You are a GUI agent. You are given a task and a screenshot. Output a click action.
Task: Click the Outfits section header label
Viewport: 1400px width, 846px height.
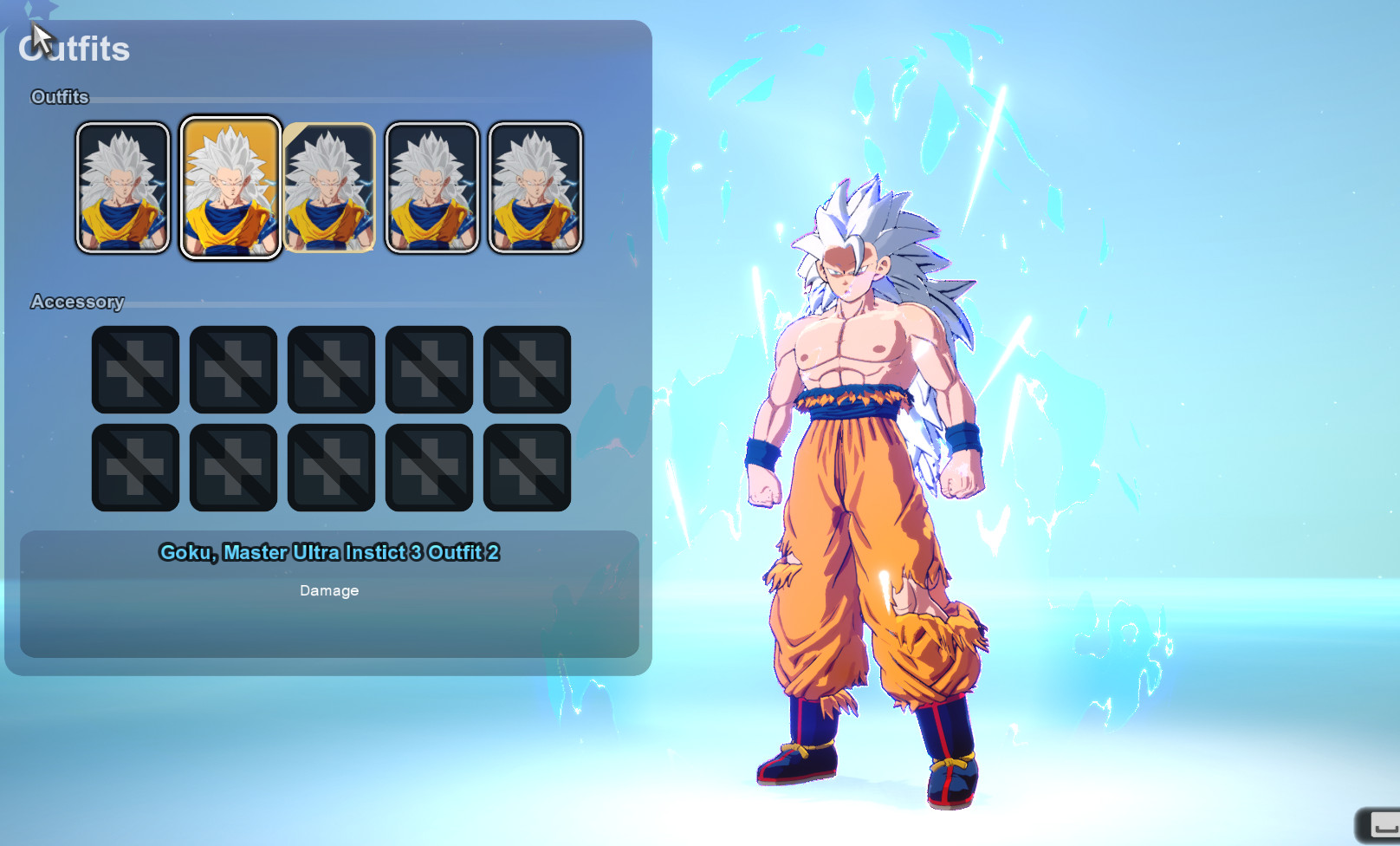(x=60, y=97)
